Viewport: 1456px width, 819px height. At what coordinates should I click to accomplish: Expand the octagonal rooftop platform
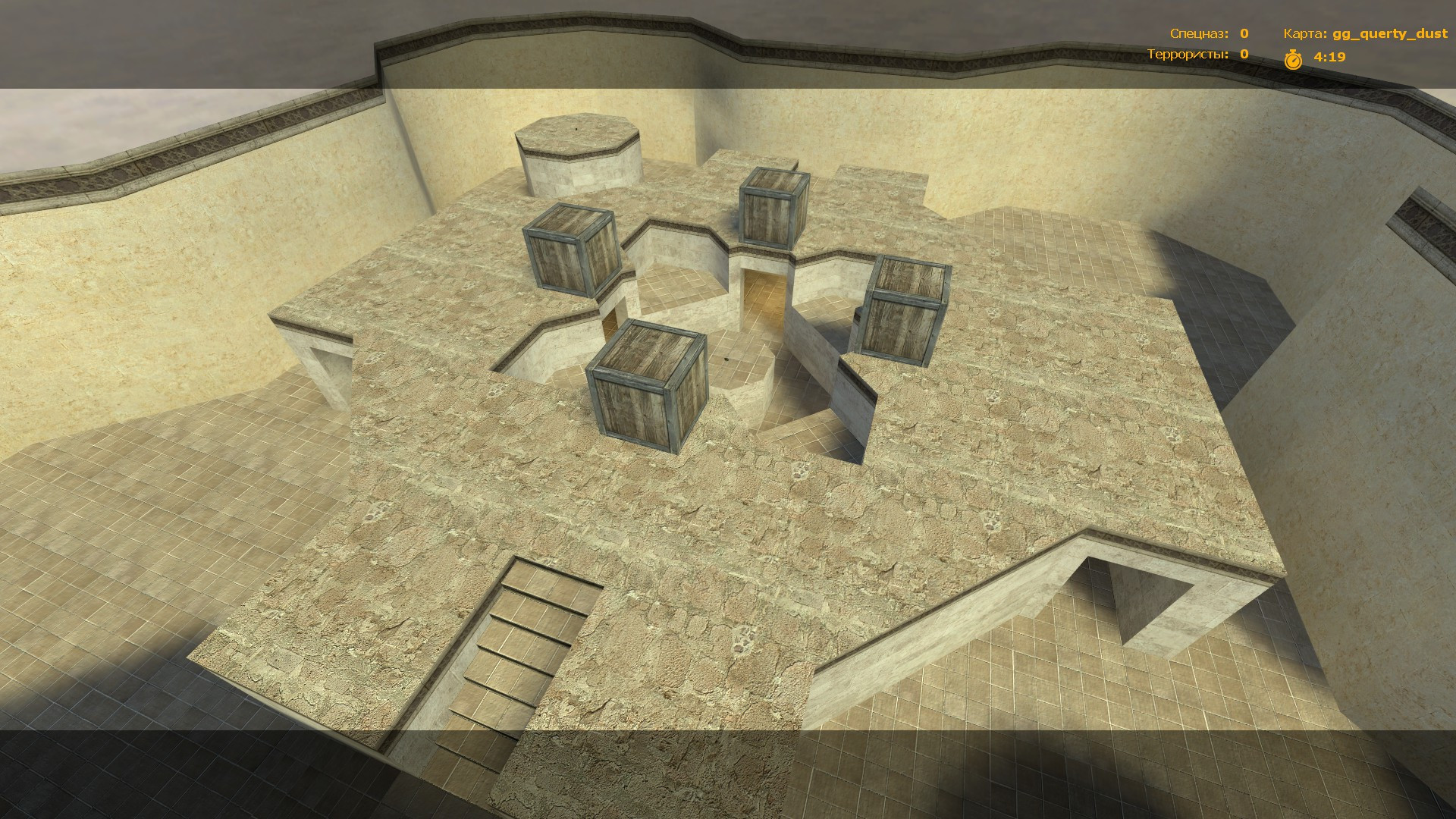click(x=576, y=140)
